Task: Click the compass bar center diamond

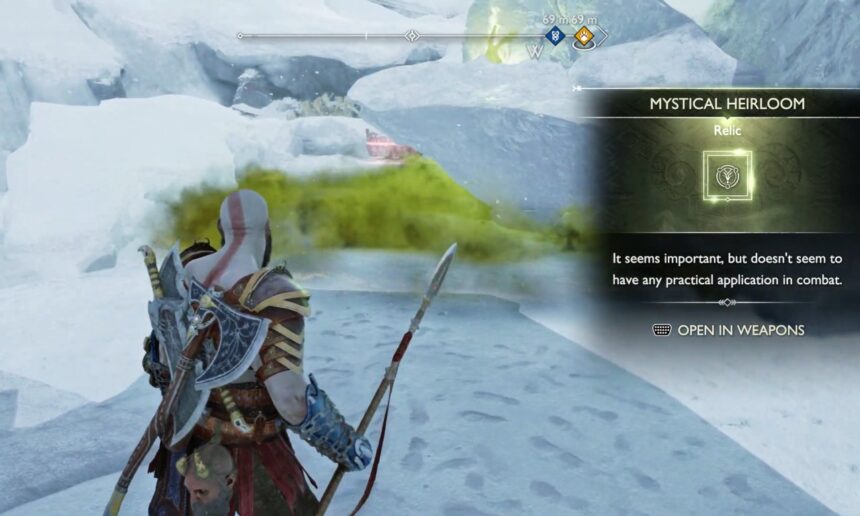Action: (x=412, y=36)
